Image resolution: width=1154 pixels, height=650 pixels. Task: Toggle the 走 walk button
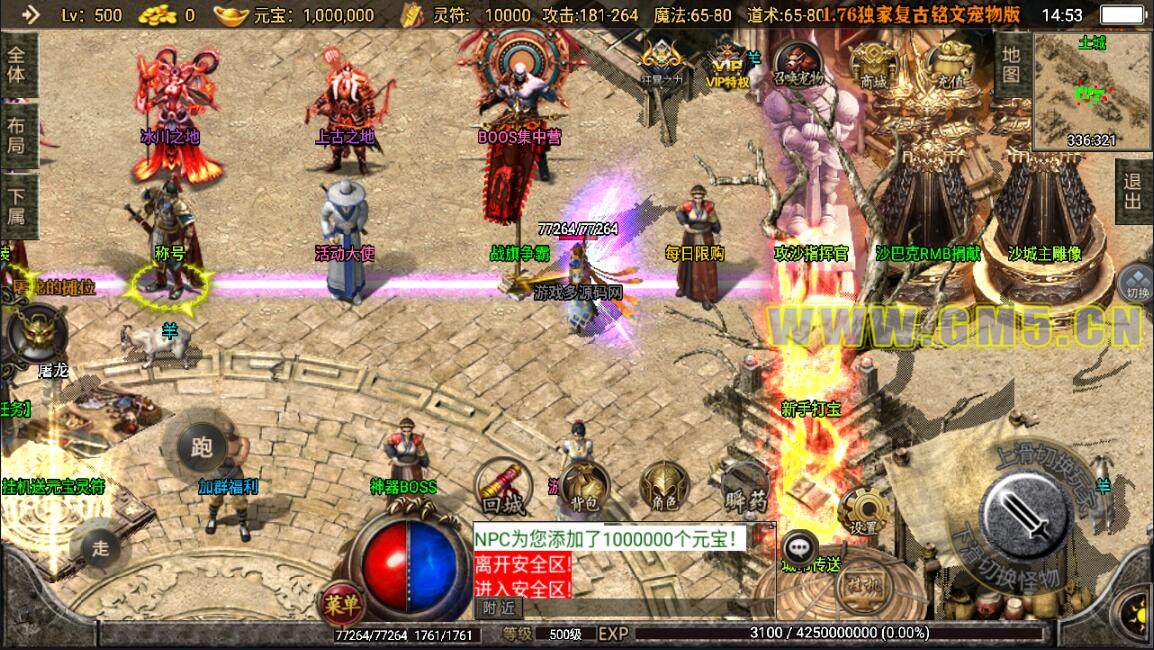[x=101, y=546]
